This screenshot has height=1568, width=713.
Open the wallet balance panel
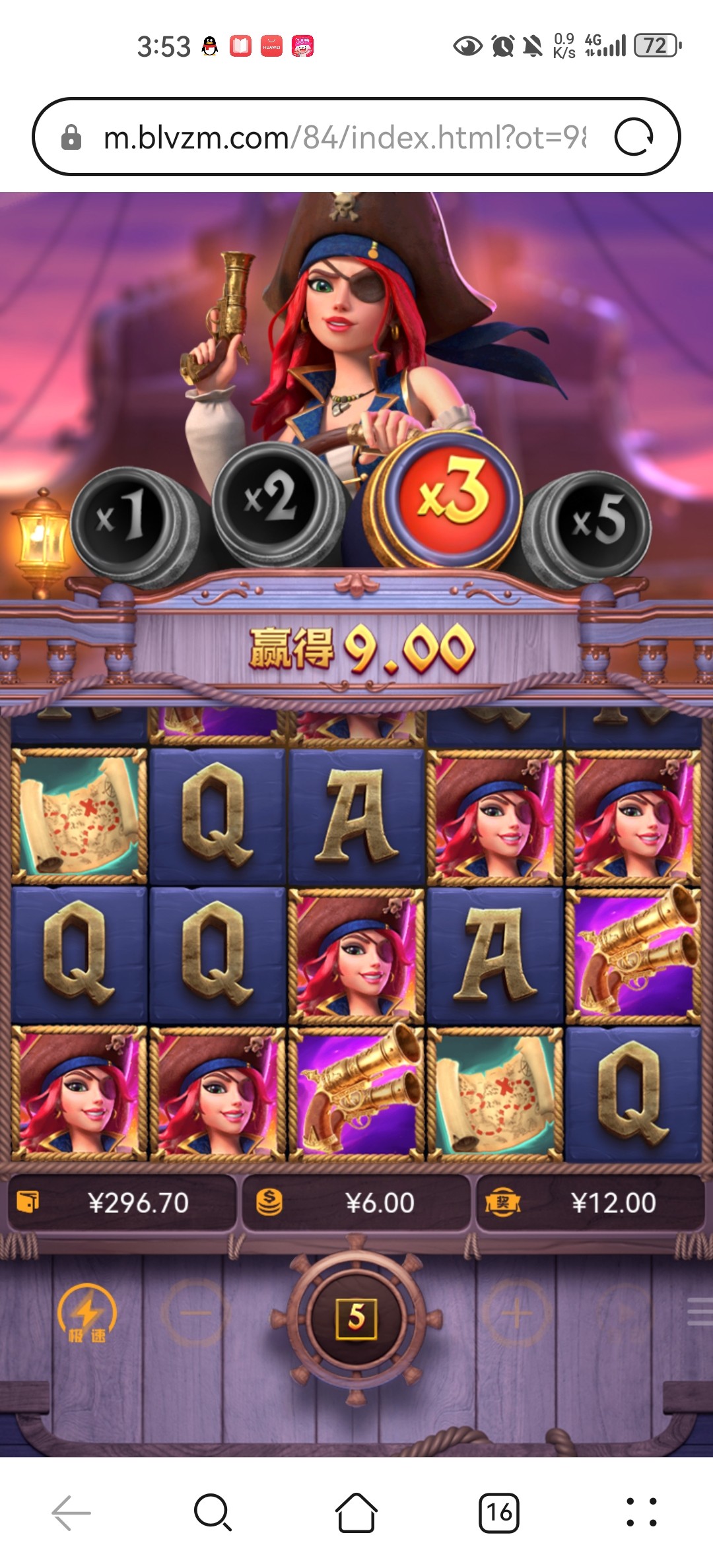[121, 1203]
